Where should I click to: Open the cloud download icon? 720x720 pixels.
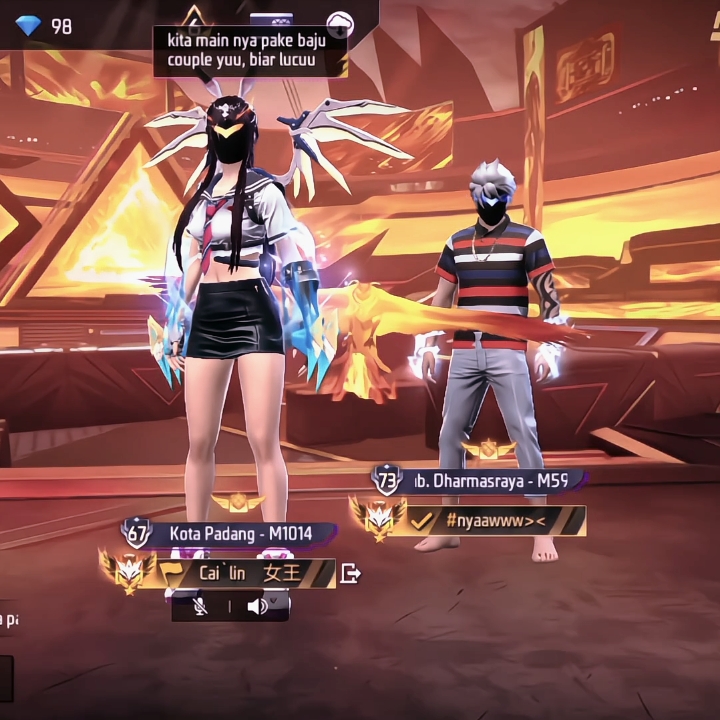coord(340,22)
